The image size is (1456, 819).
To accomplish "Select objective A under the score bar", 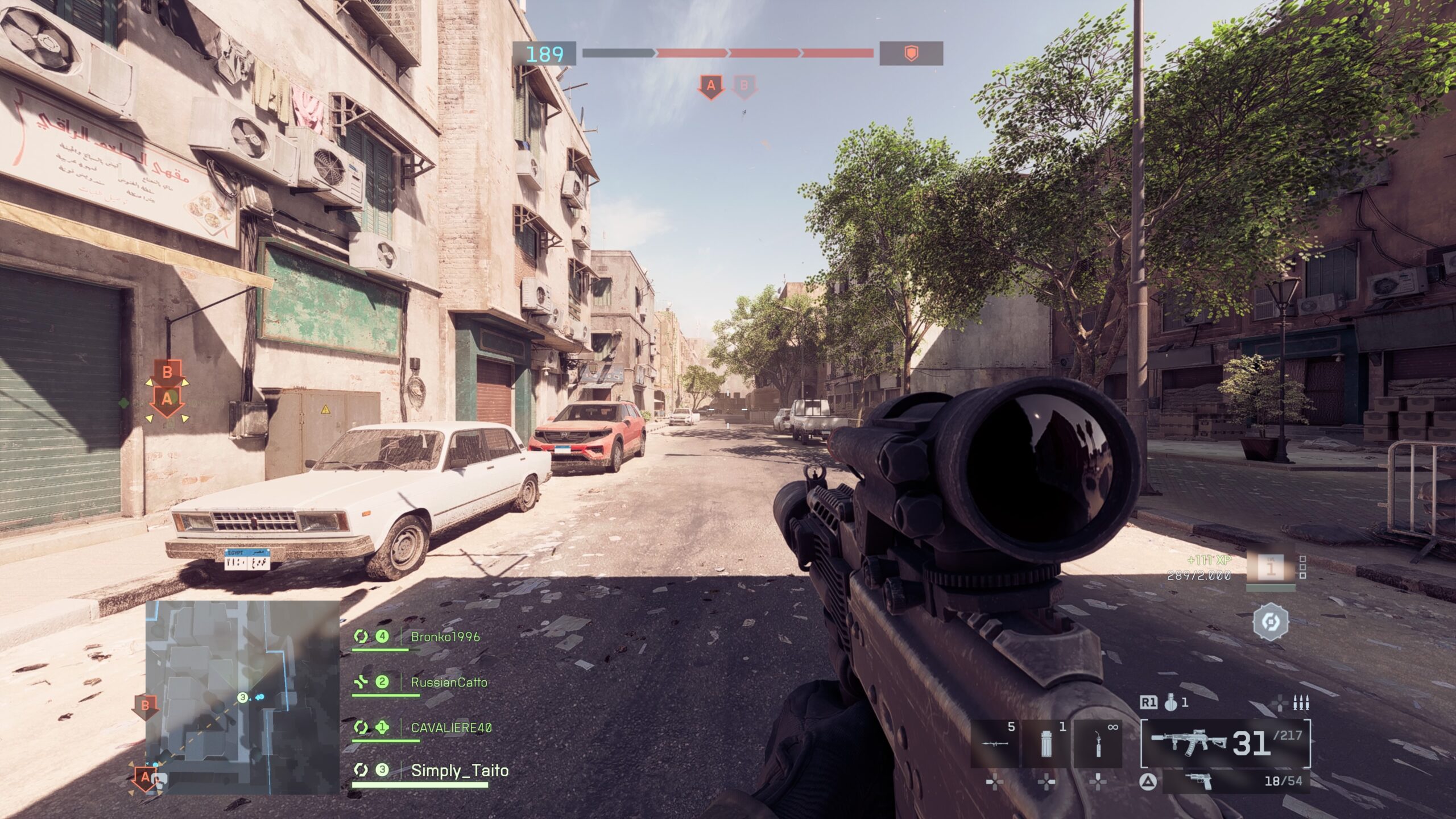I will point(710,86).
